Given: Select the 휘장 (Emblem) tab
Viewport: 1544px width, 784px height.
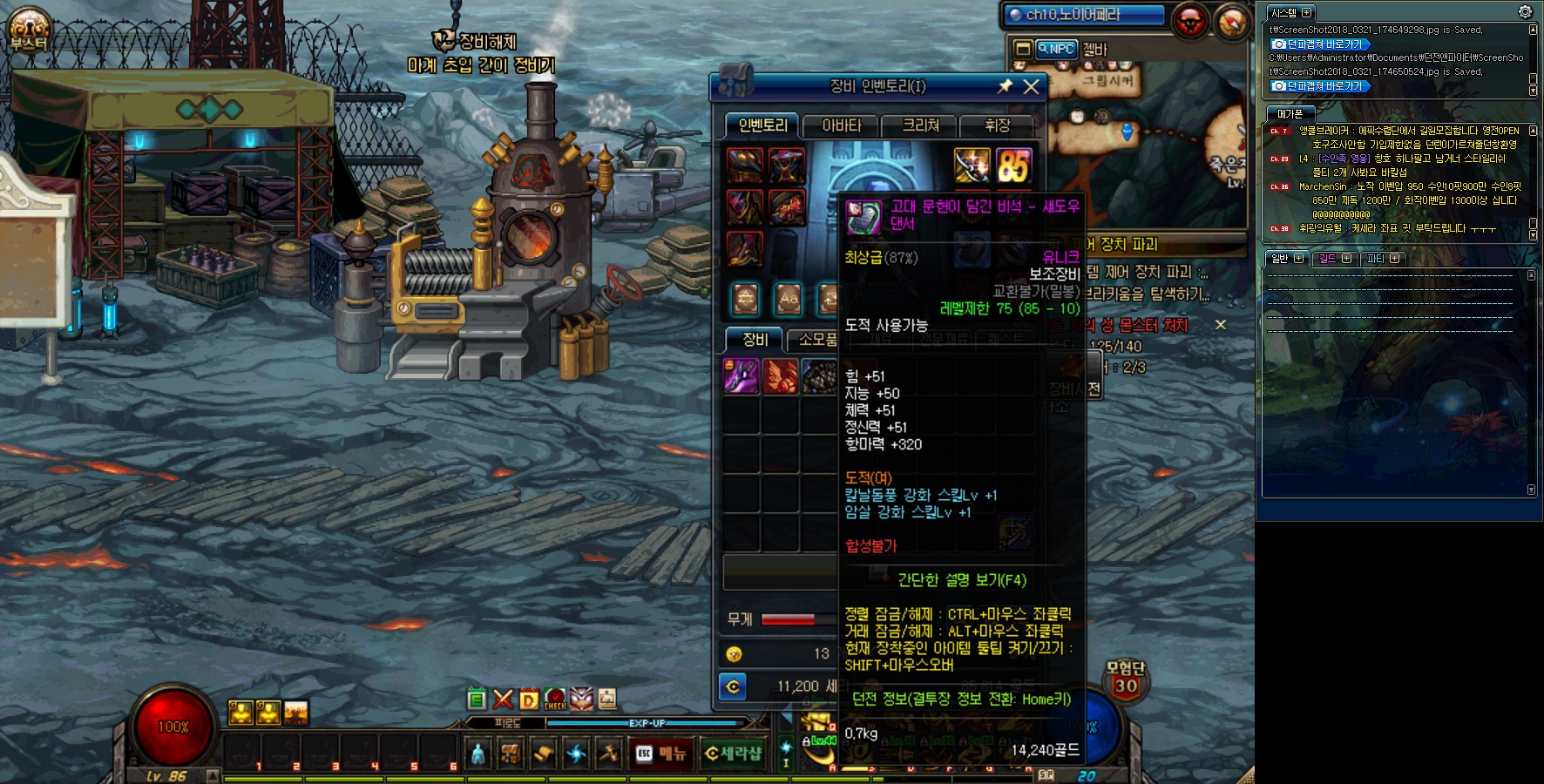Looking at the screenshot, I should 997,126.
